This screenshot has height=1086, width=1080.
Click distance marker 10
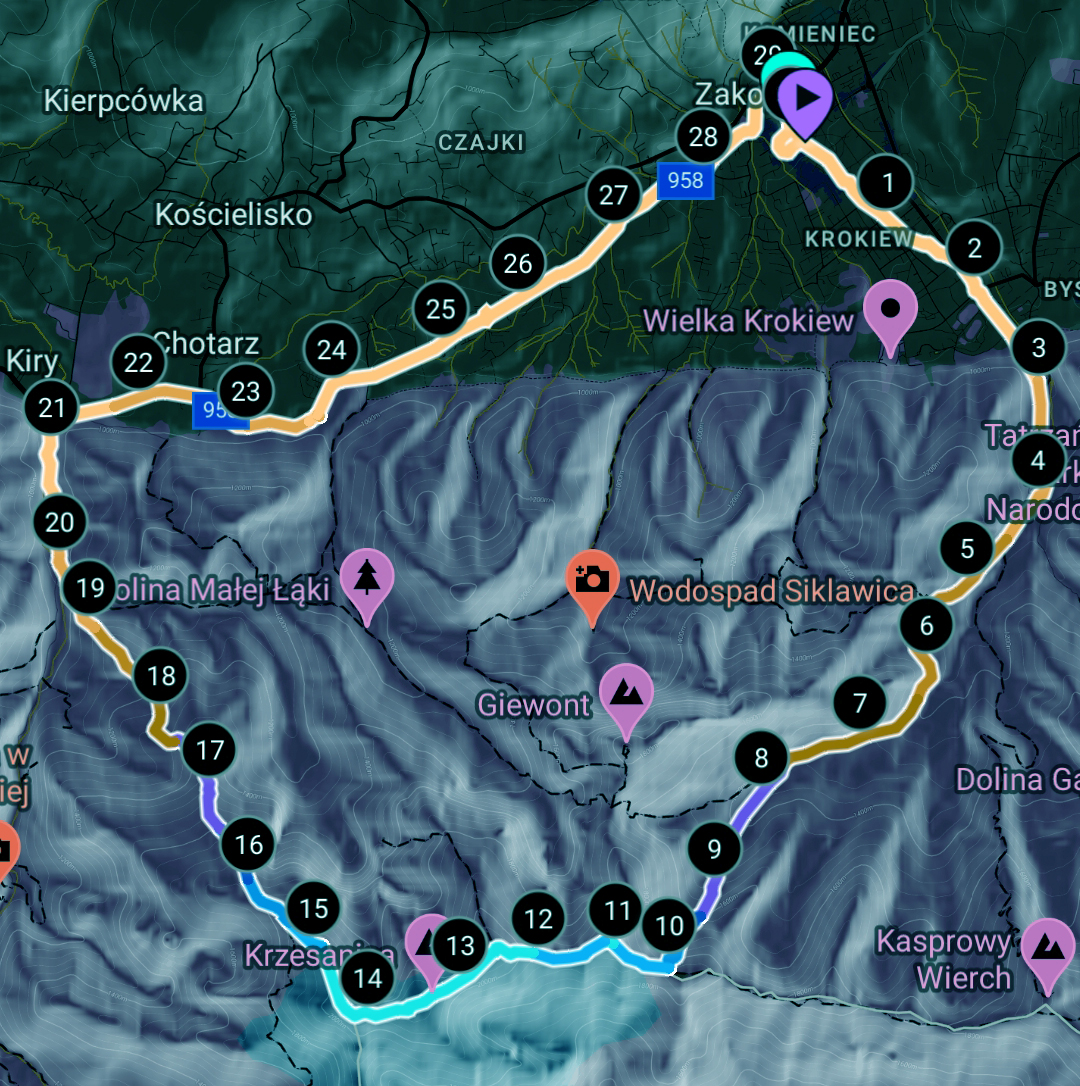click(669, 926)
